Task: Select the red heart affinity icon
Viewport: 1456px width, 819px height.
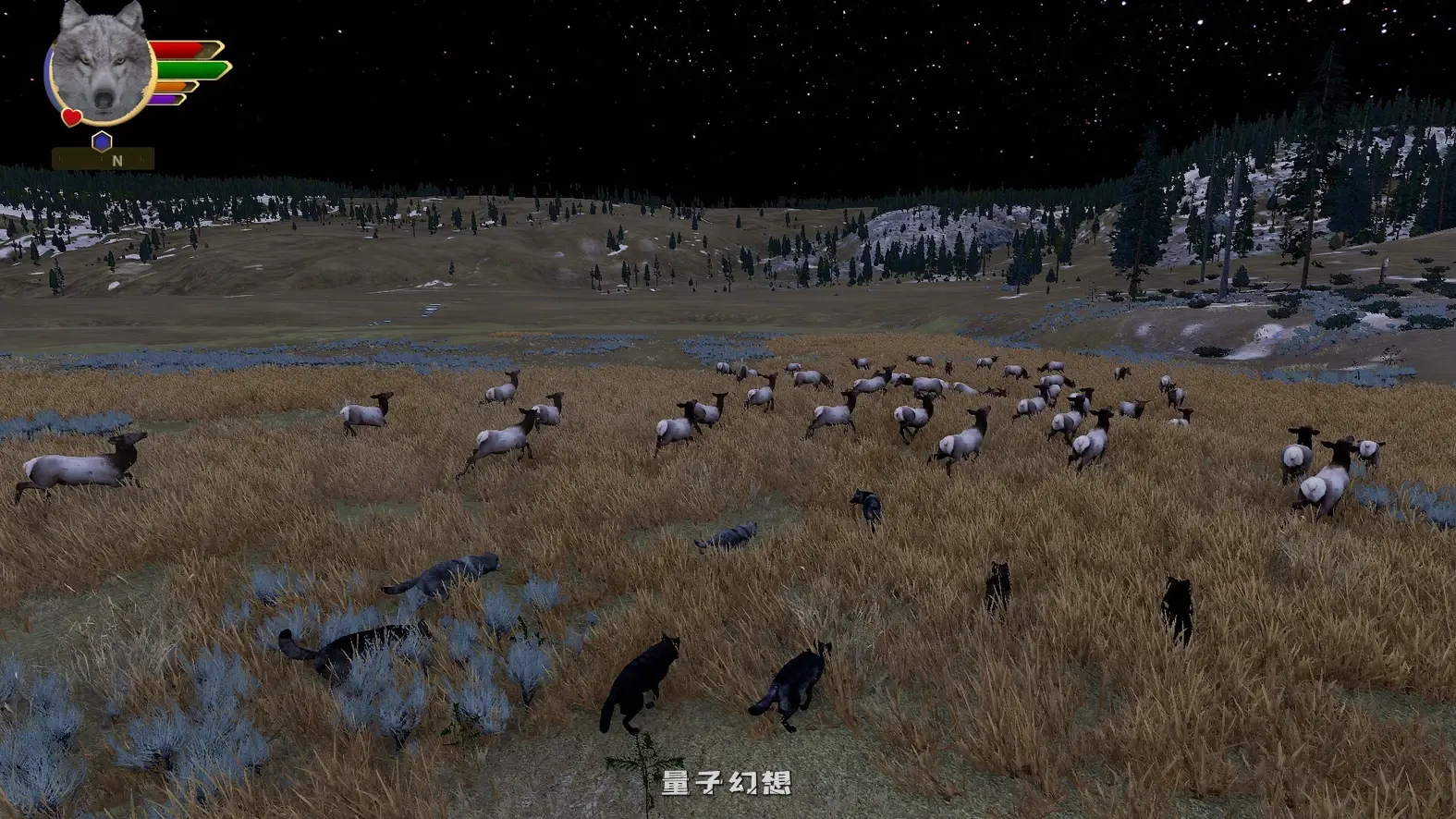Action: (71, 116)
